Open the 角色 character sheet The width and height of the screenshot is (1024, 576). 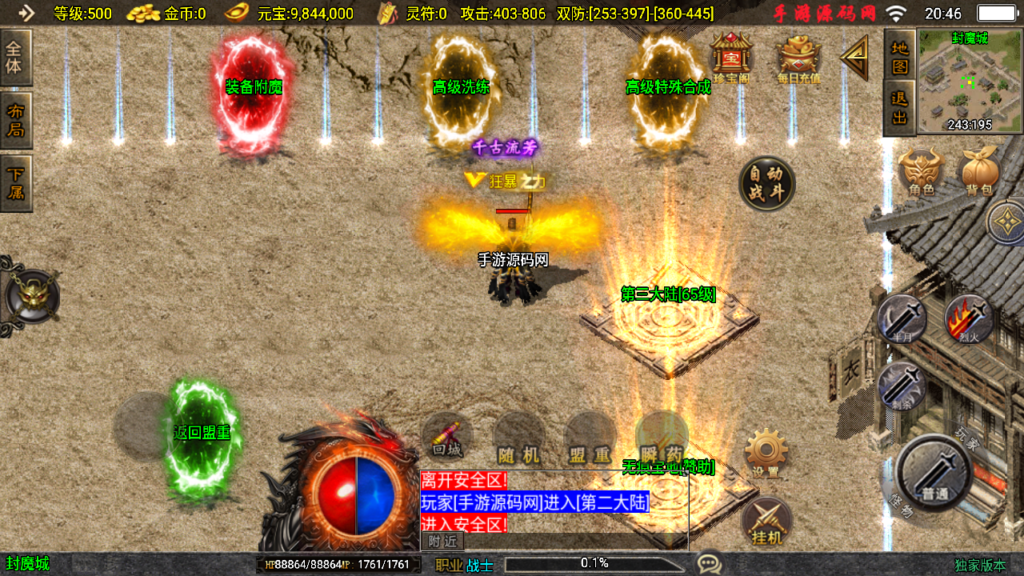(x=920, y=173)
